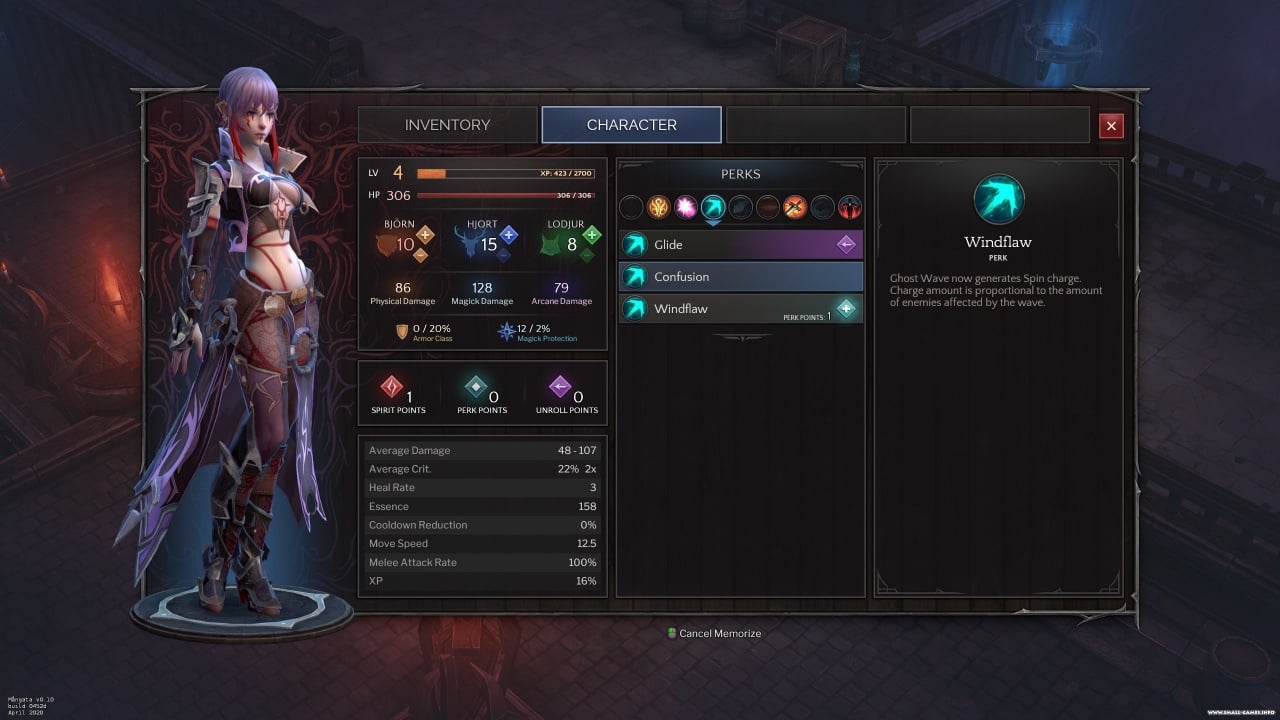Show perks for the flaming sword skill
Screen dimensions: 1280x720
click(795, 207)
